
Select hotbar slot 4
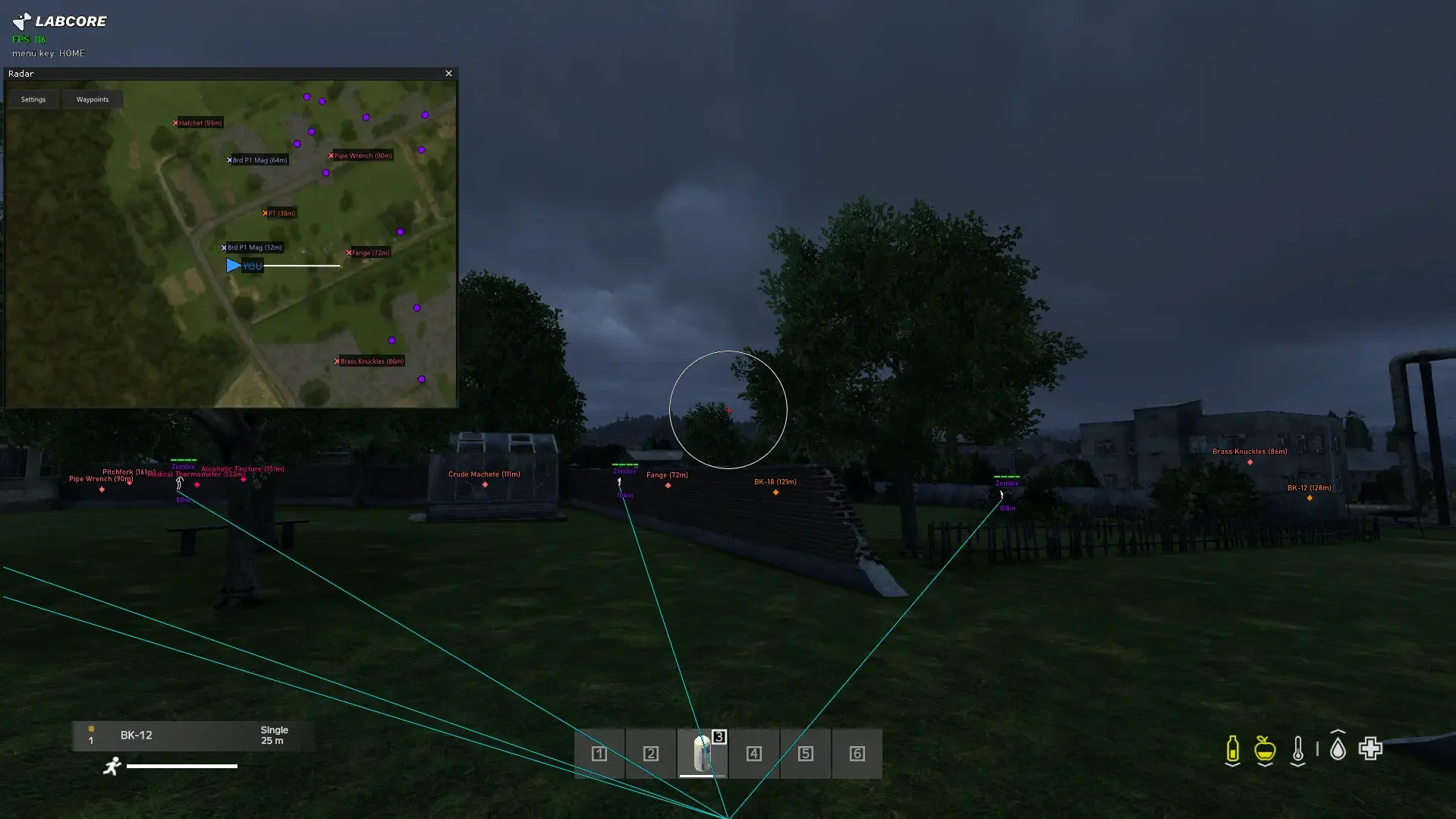[x=753, y=754]
